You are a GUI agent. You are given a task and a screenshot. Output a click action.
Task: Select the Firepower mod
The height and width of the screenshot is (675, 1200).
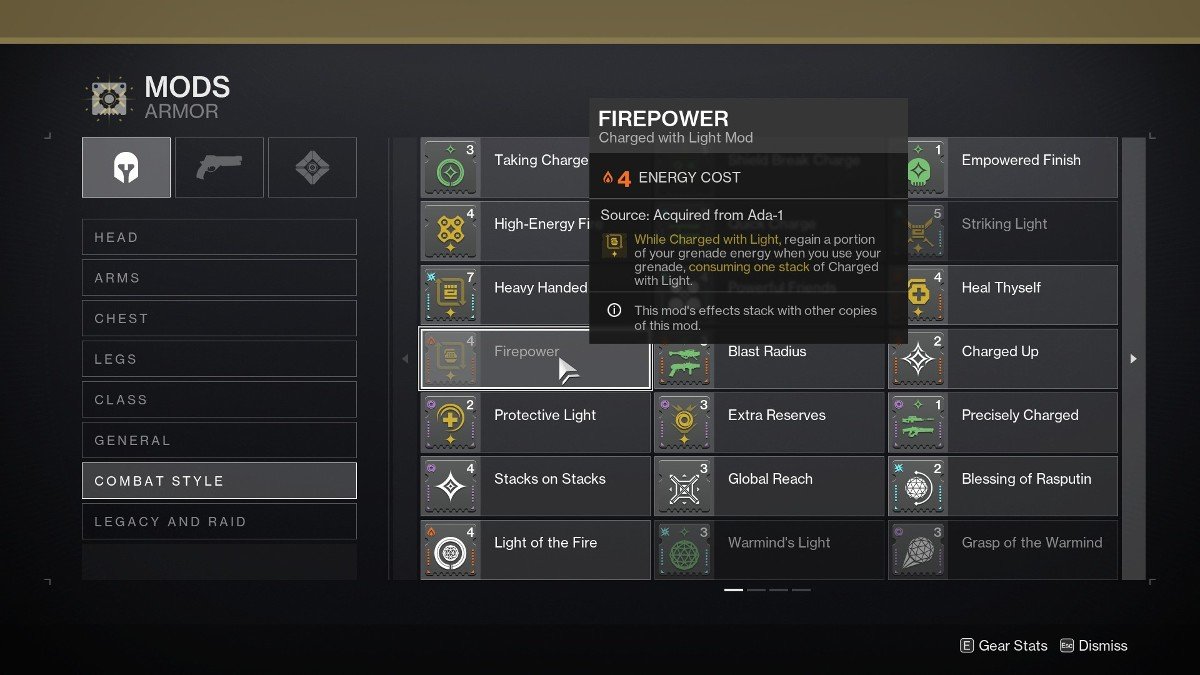click(x=535, y=358)
